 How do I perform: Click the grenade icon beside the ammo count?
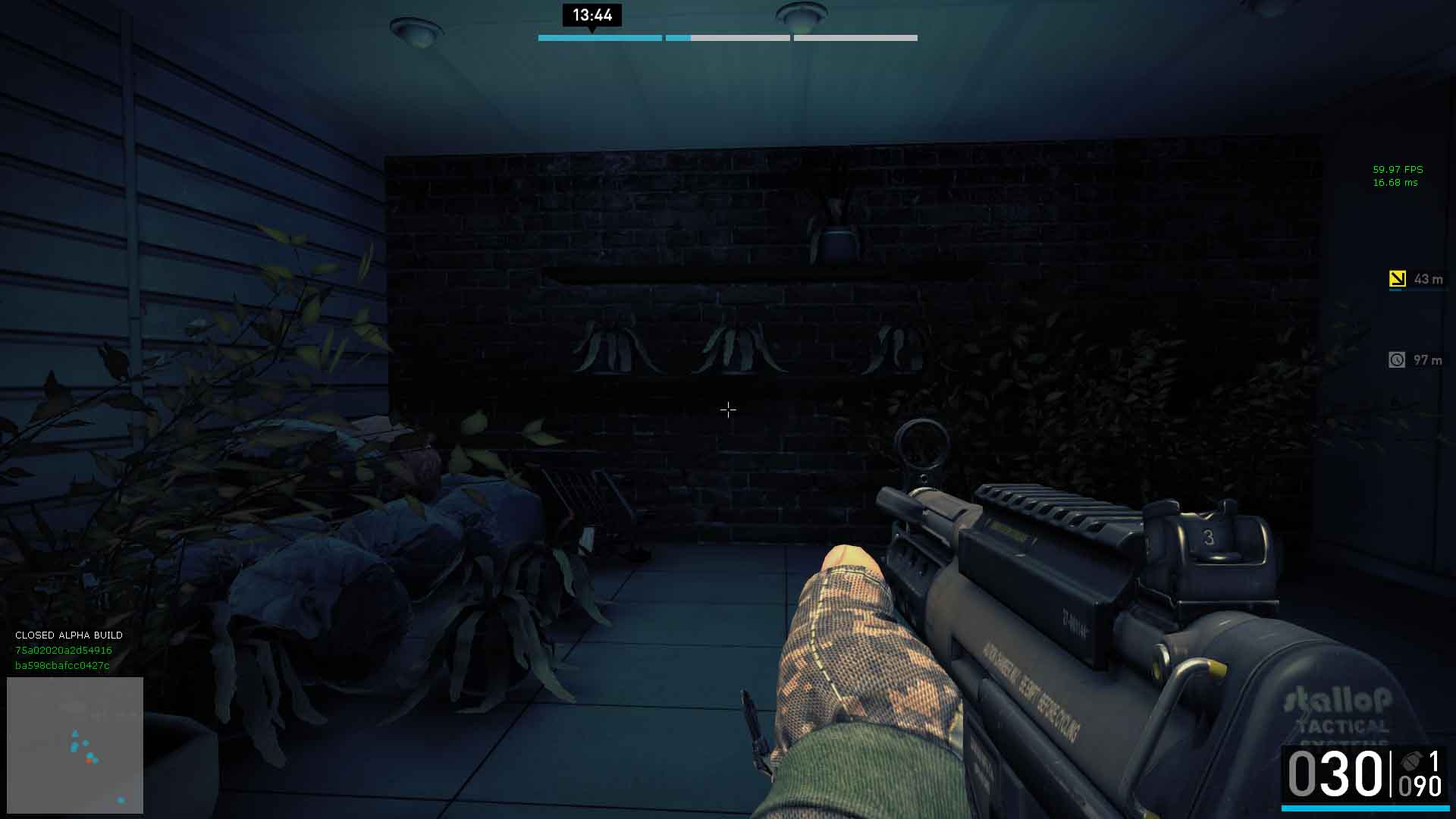pos(1411,761)
